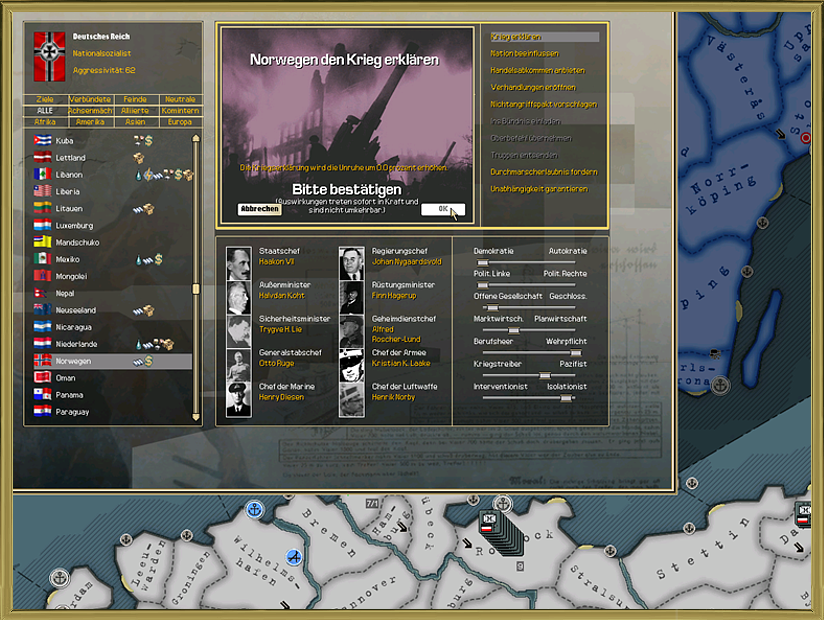Viewport: 824px width, 620px height.
Task: Switch to the Feinde filter
Action: pyautogui.click(x=135, y=100)
